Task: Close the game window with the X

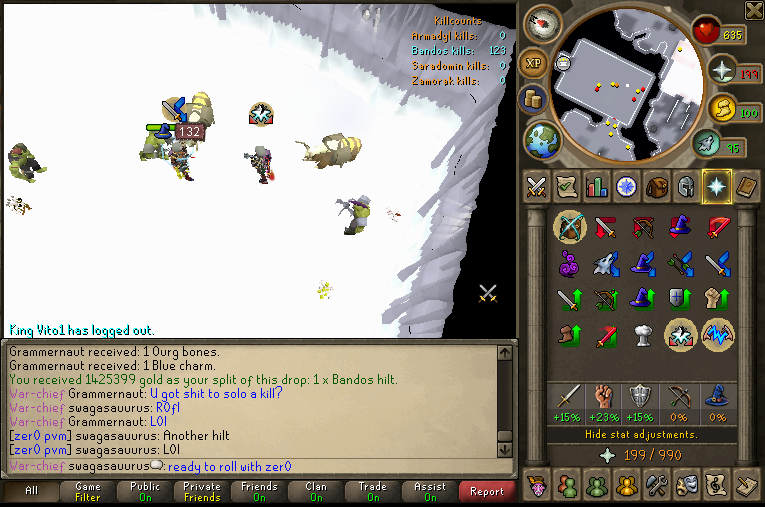Action: point(754,10)
